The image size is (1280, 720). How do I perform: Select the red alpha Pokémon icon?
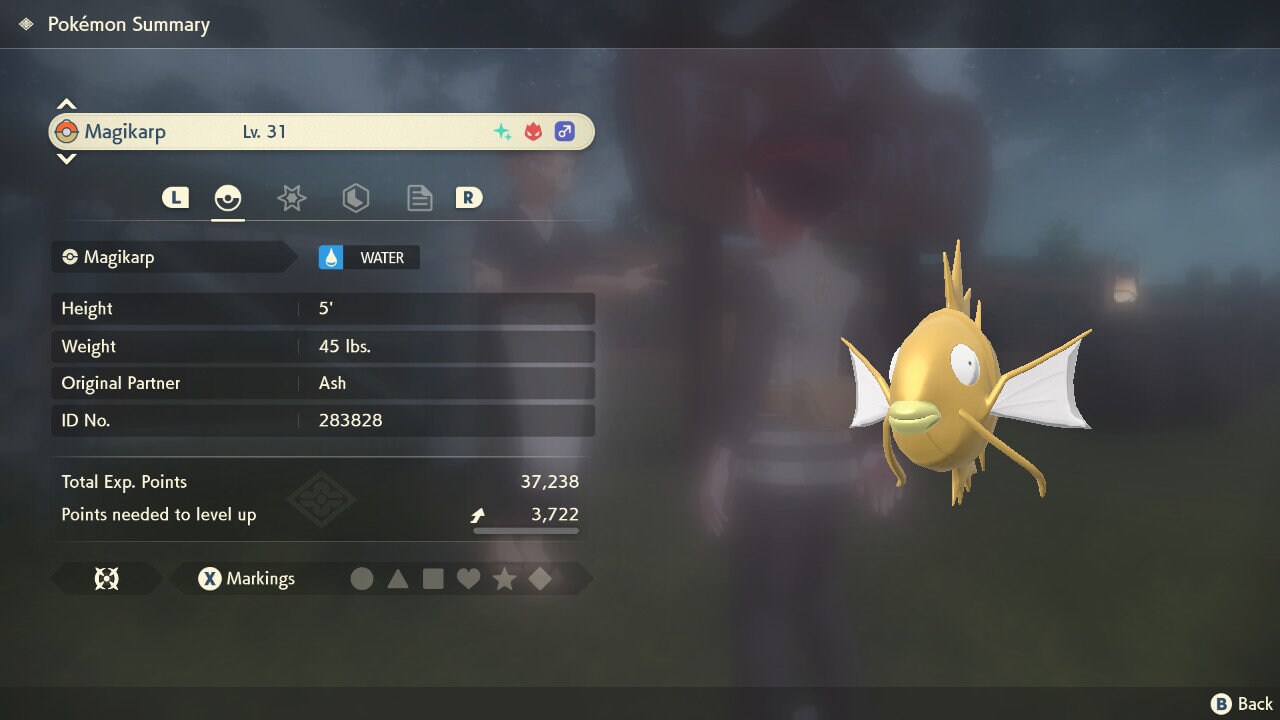pyautogui.click(x=533, y=130)
